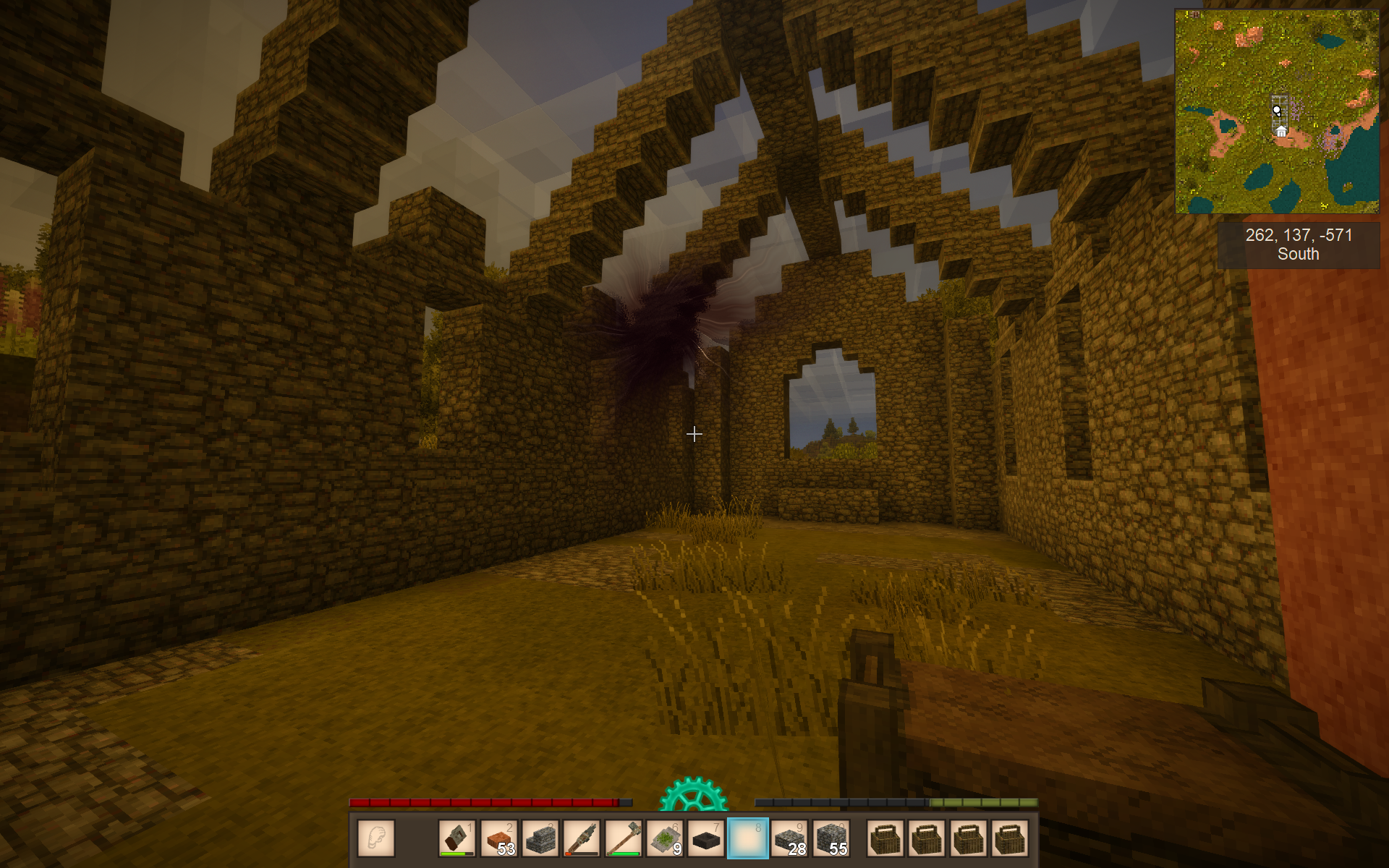Click the highlighted empty hotbar slot 8
This screenshot has width=1389, height=868.
(x=747, y=838)
